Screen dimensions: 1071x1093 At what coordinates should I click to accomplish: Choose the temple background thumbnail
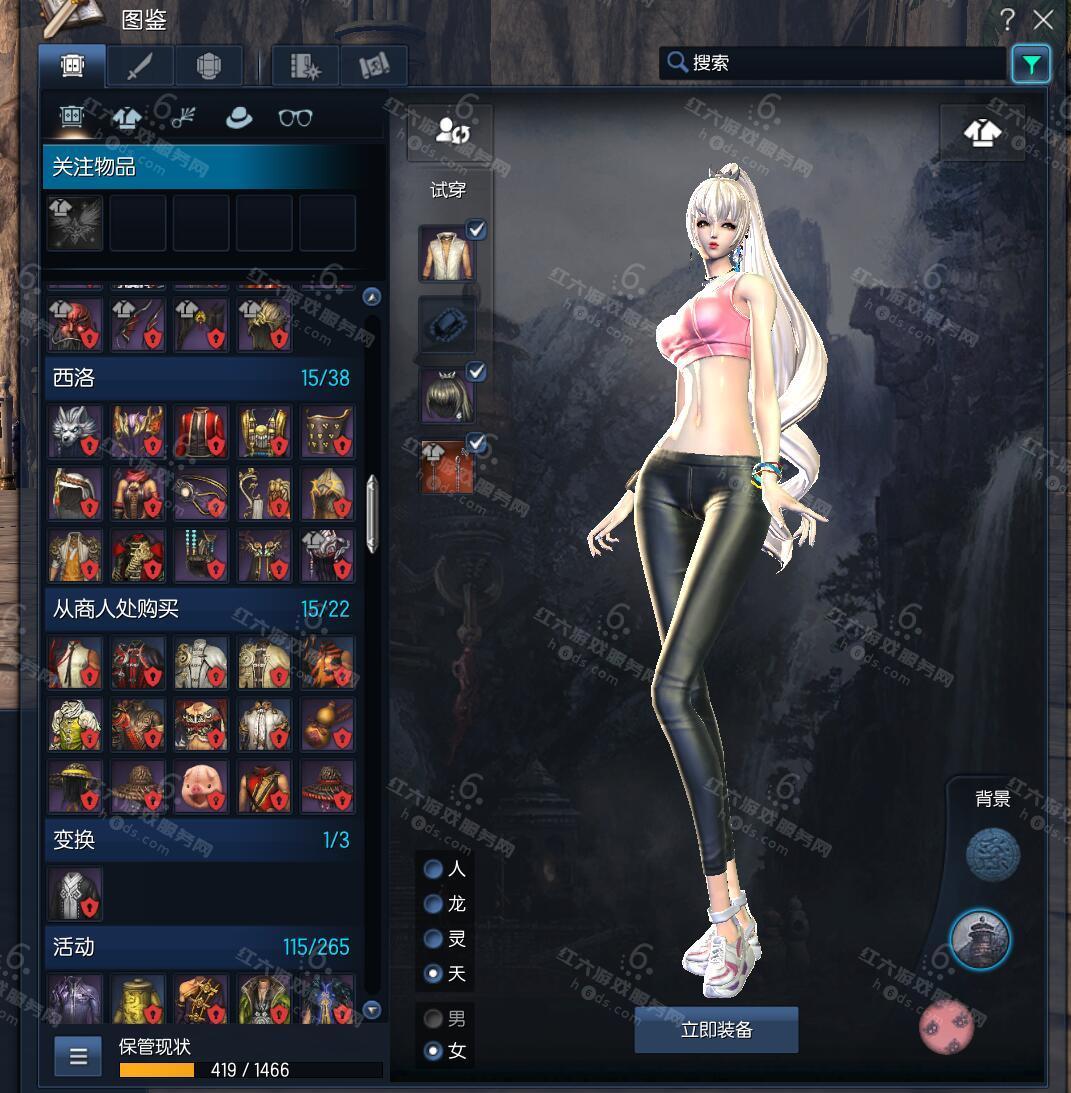click(980, 940)
